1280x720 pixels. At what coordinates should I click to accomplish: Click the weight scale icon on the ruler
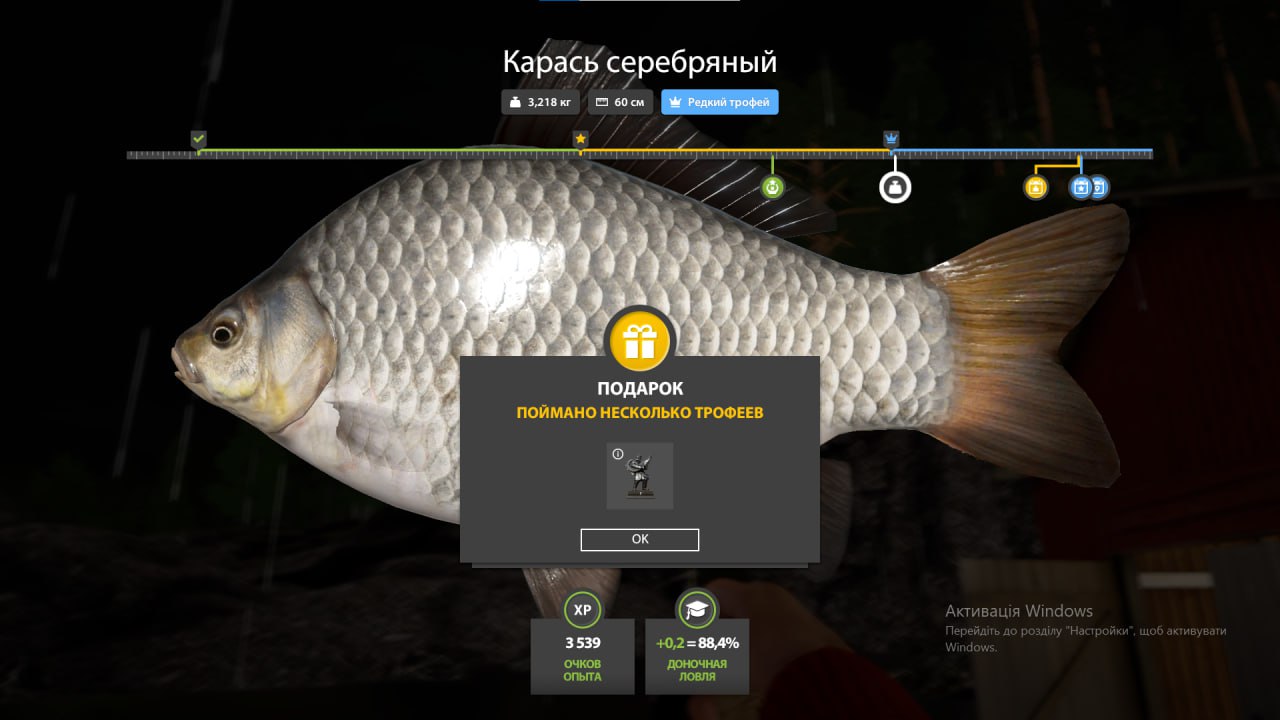click(x=771, y=186)
